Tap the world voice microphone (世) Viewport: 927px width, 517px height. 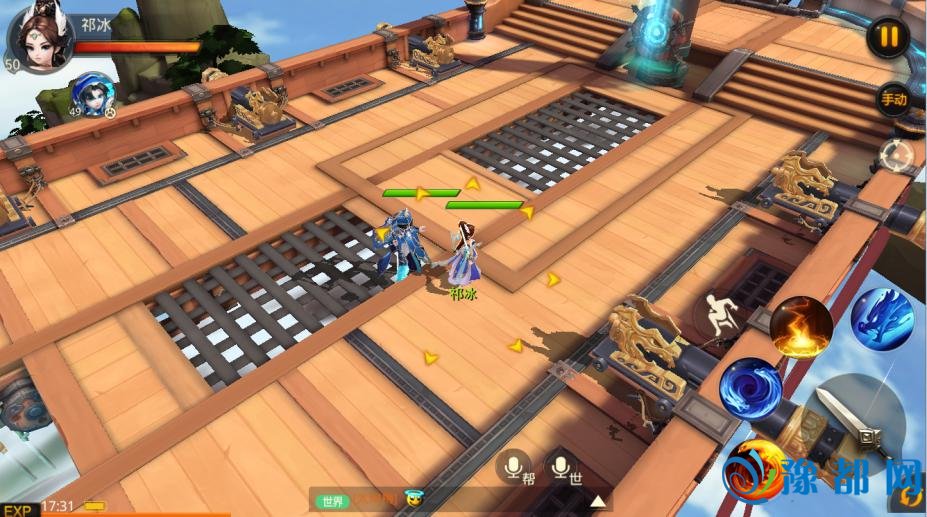[562, 466]
